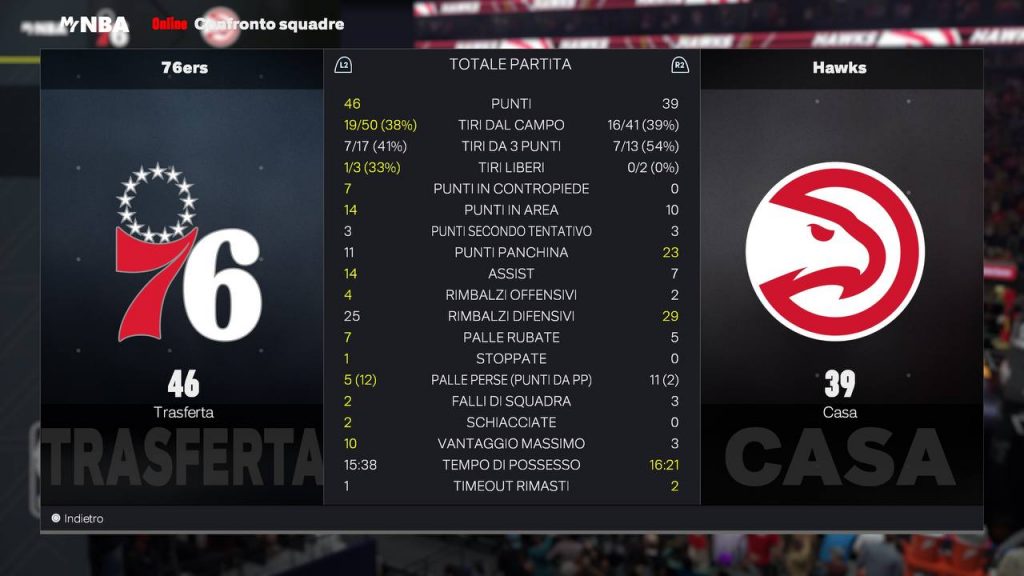Screen dimensions: 1024x576
Task: Go back using the Indietro button
Action: [x=78, y=519]
